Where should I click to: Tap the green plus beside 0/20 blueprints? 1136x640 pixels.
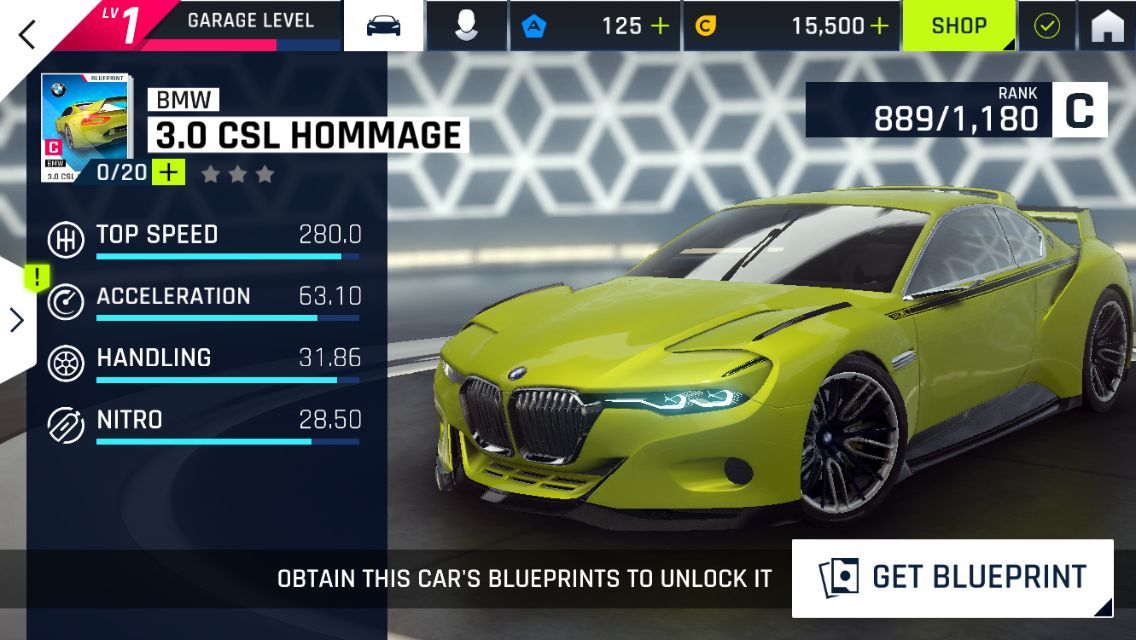[169, 173]
